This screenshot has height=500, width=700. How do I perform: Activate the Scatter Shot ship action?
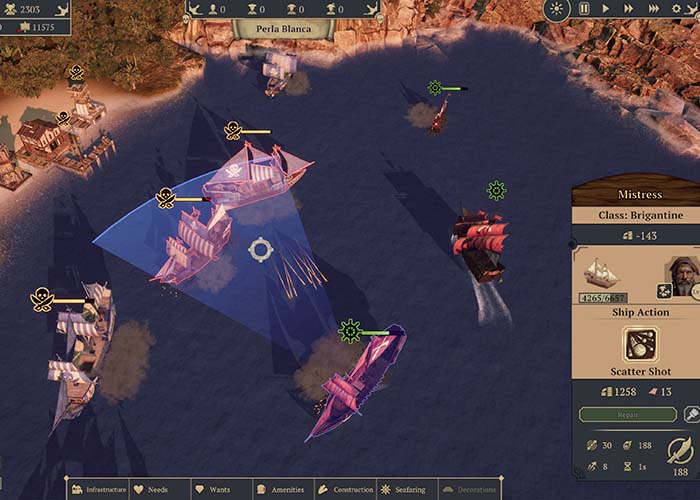click(x=640, y=345)
